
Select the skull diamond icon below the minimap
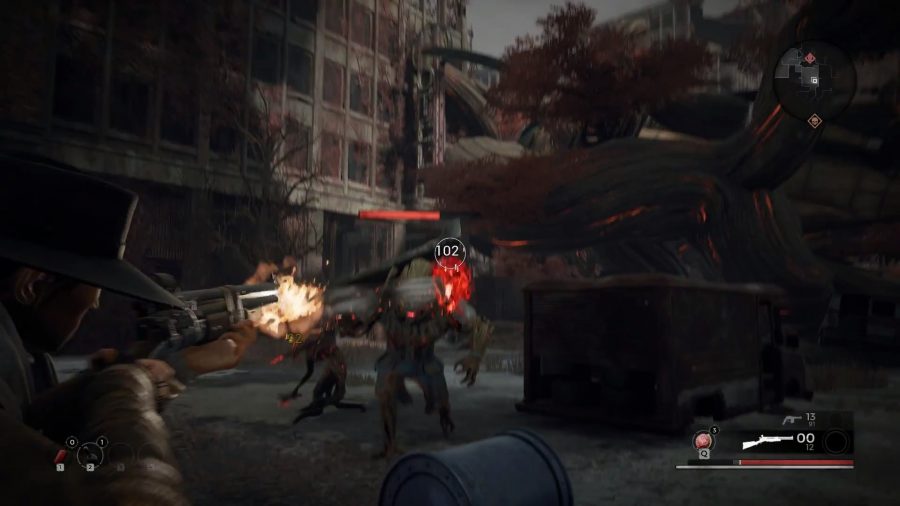[x=814, y=121]
